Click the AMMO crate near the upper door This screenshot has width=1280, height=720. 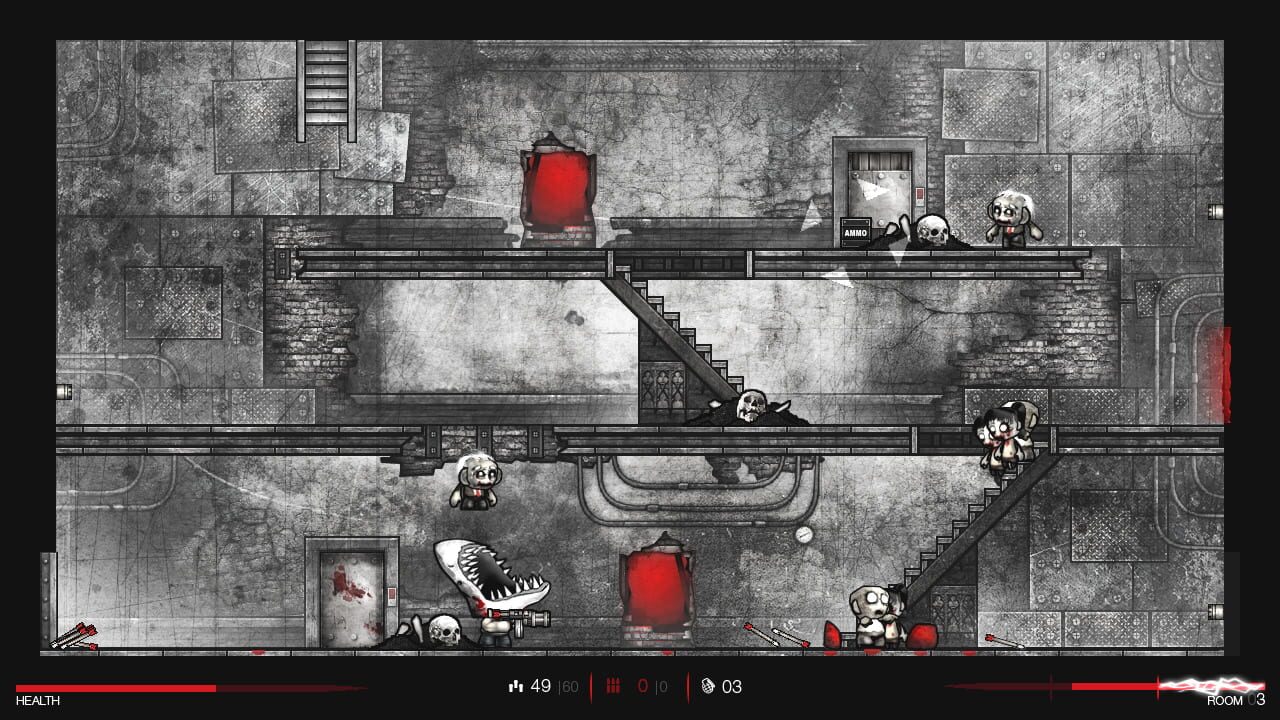[x=854, y=232]
